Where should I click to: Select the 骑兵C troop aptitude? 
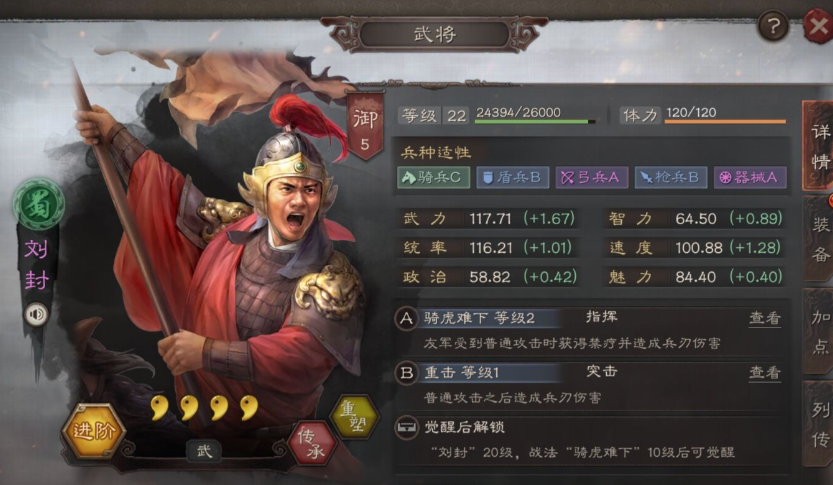[x=433, y=177]
